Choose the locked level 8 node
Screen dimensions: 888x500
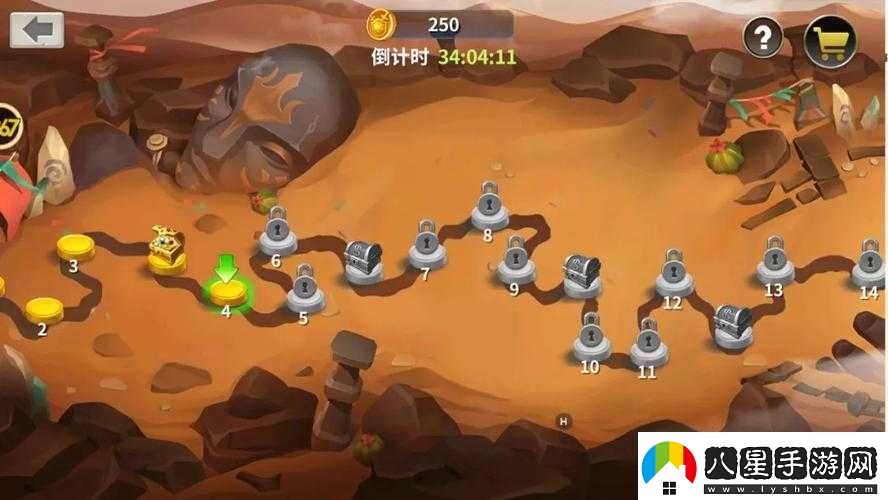coord(488,208)
